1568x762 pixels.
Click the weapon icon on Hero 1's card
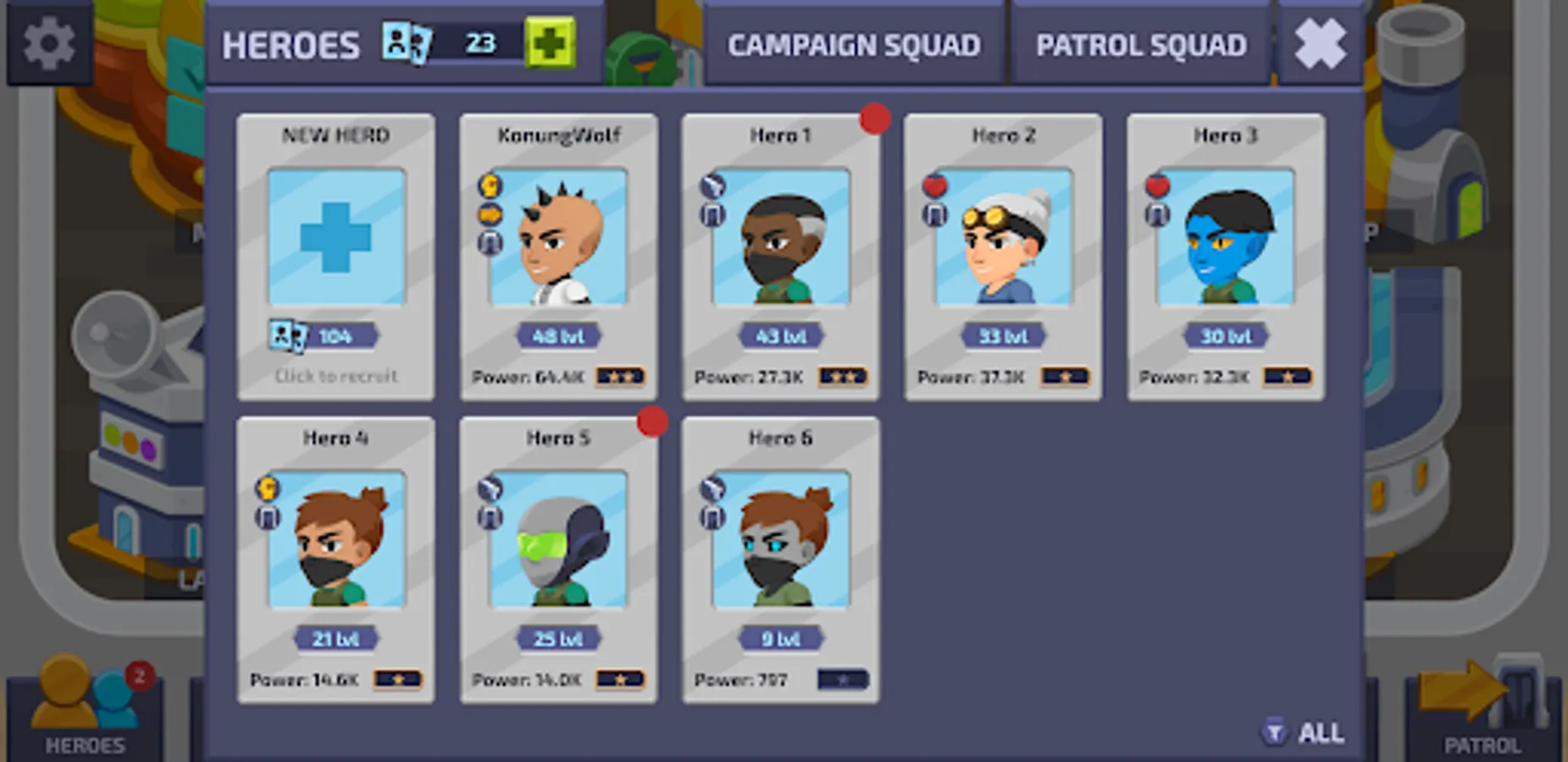coord(712,185)
